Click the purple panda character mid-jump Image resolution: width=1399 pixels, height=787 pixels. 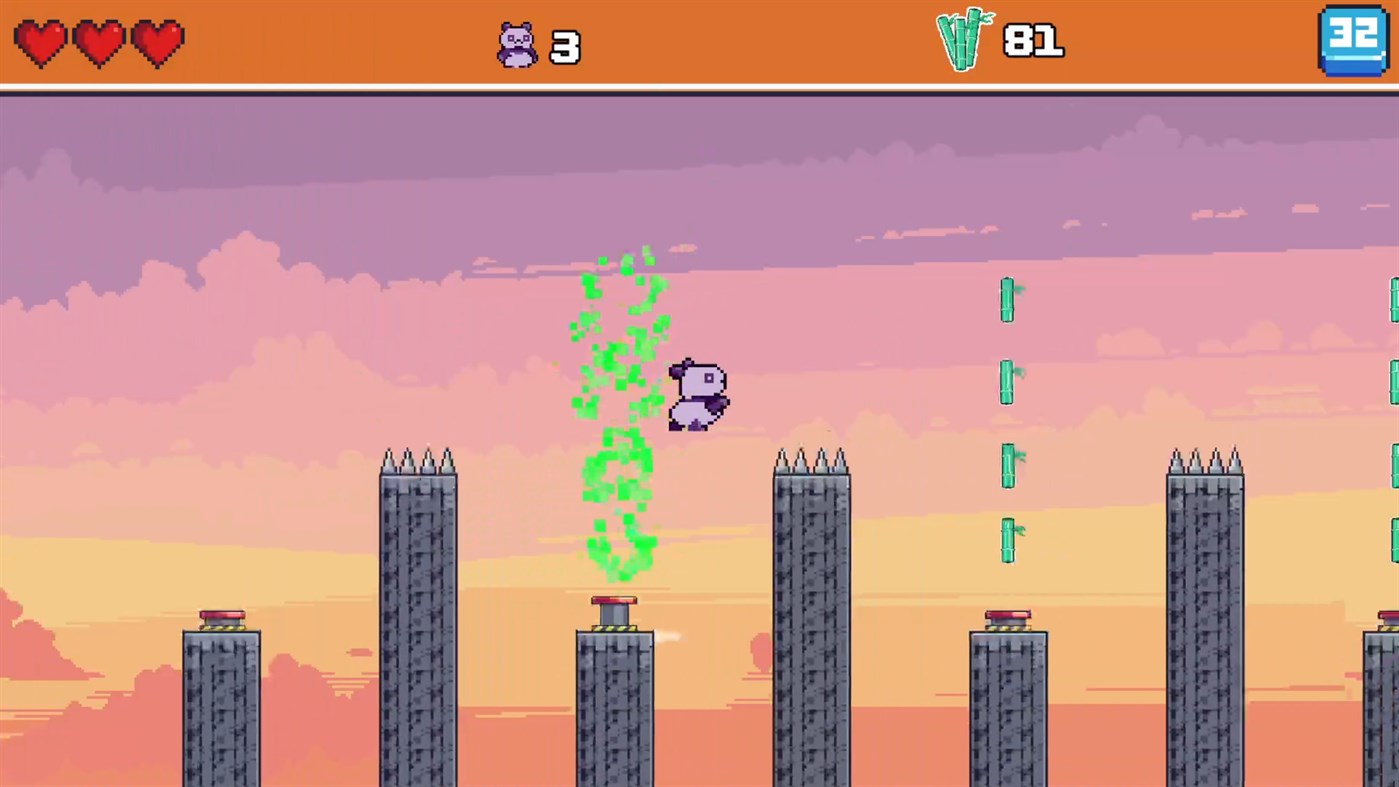click(x=697, y=395)
